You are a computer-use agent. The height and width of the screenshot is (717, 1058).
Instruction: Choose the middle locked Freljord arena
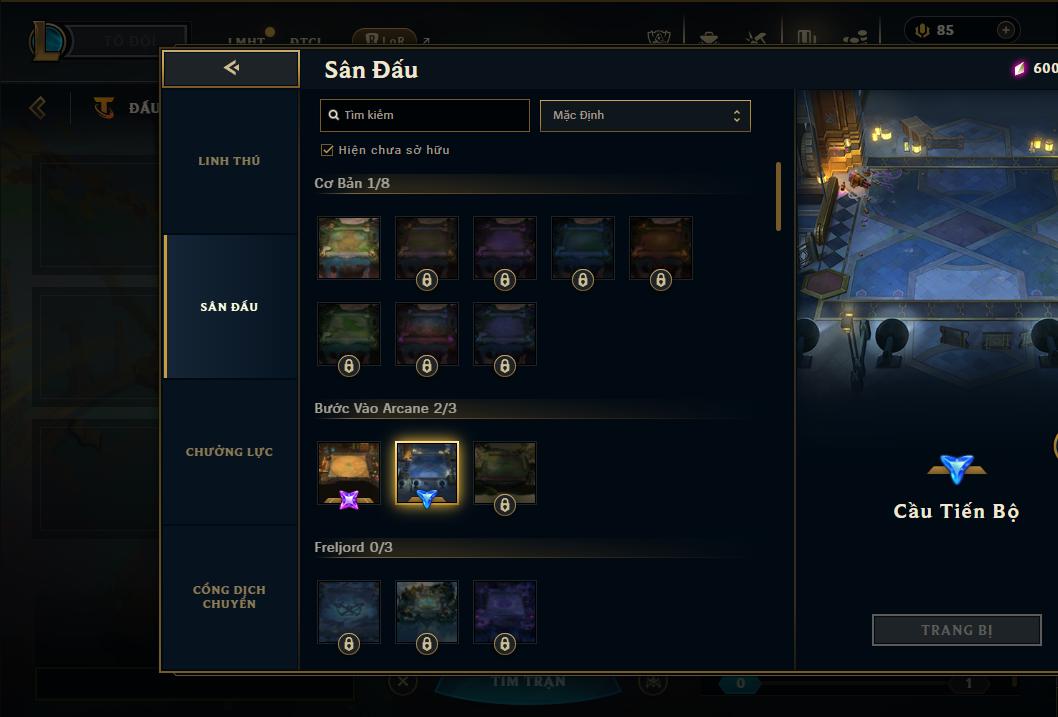tap(427, 612)
